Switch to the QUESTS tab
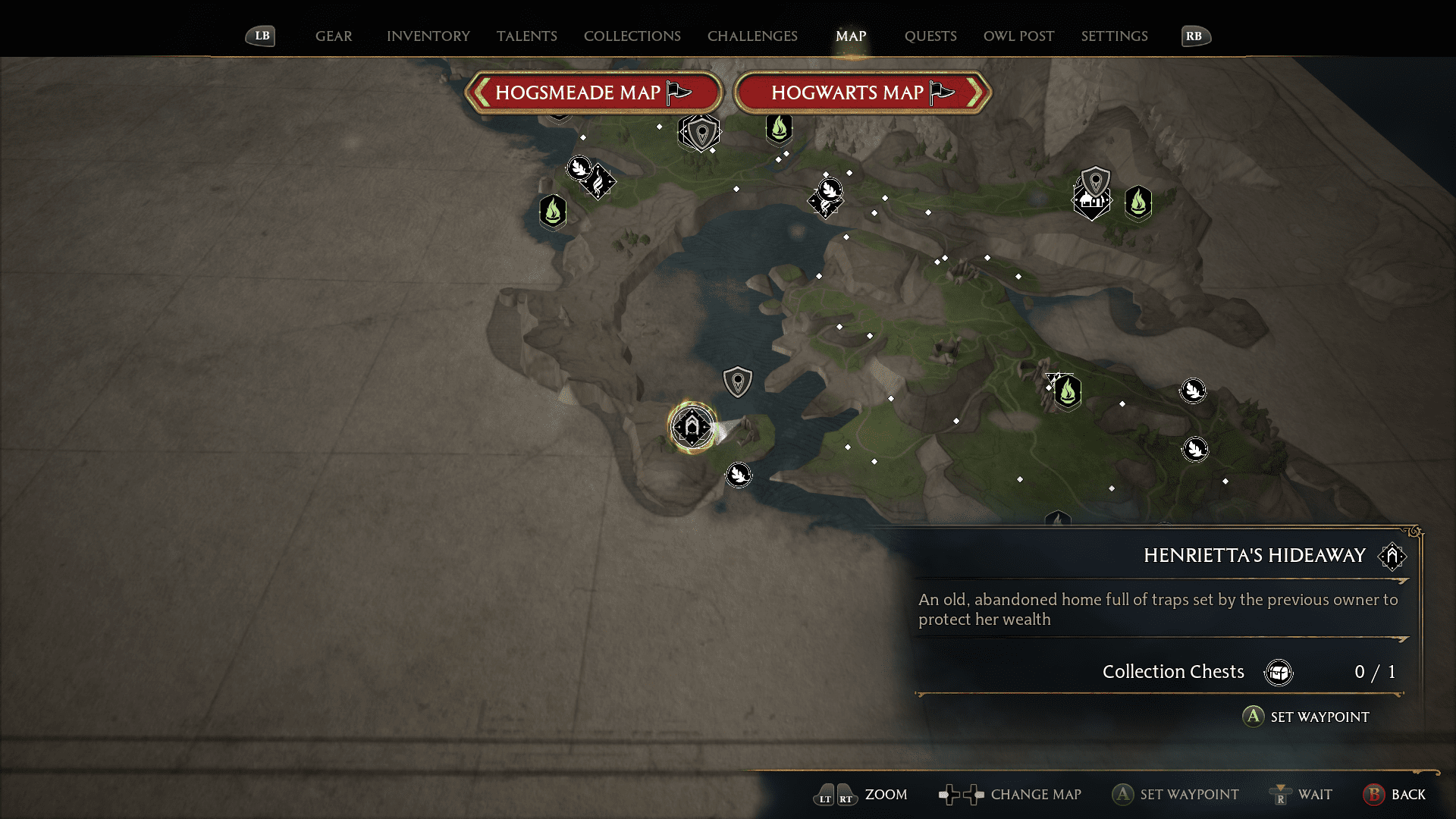 930,36
